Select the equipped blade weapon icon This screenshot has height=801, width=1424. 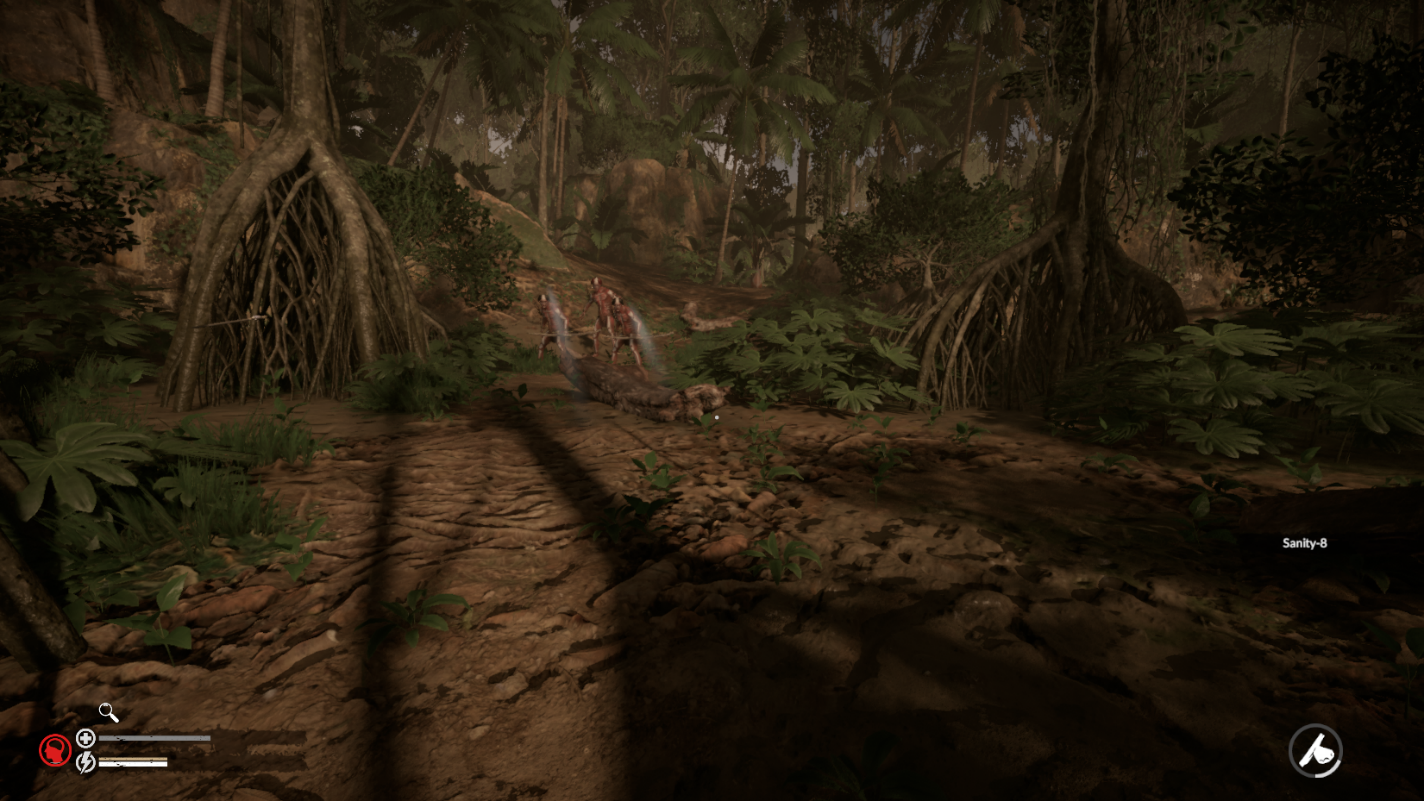tap(1317, 750)
